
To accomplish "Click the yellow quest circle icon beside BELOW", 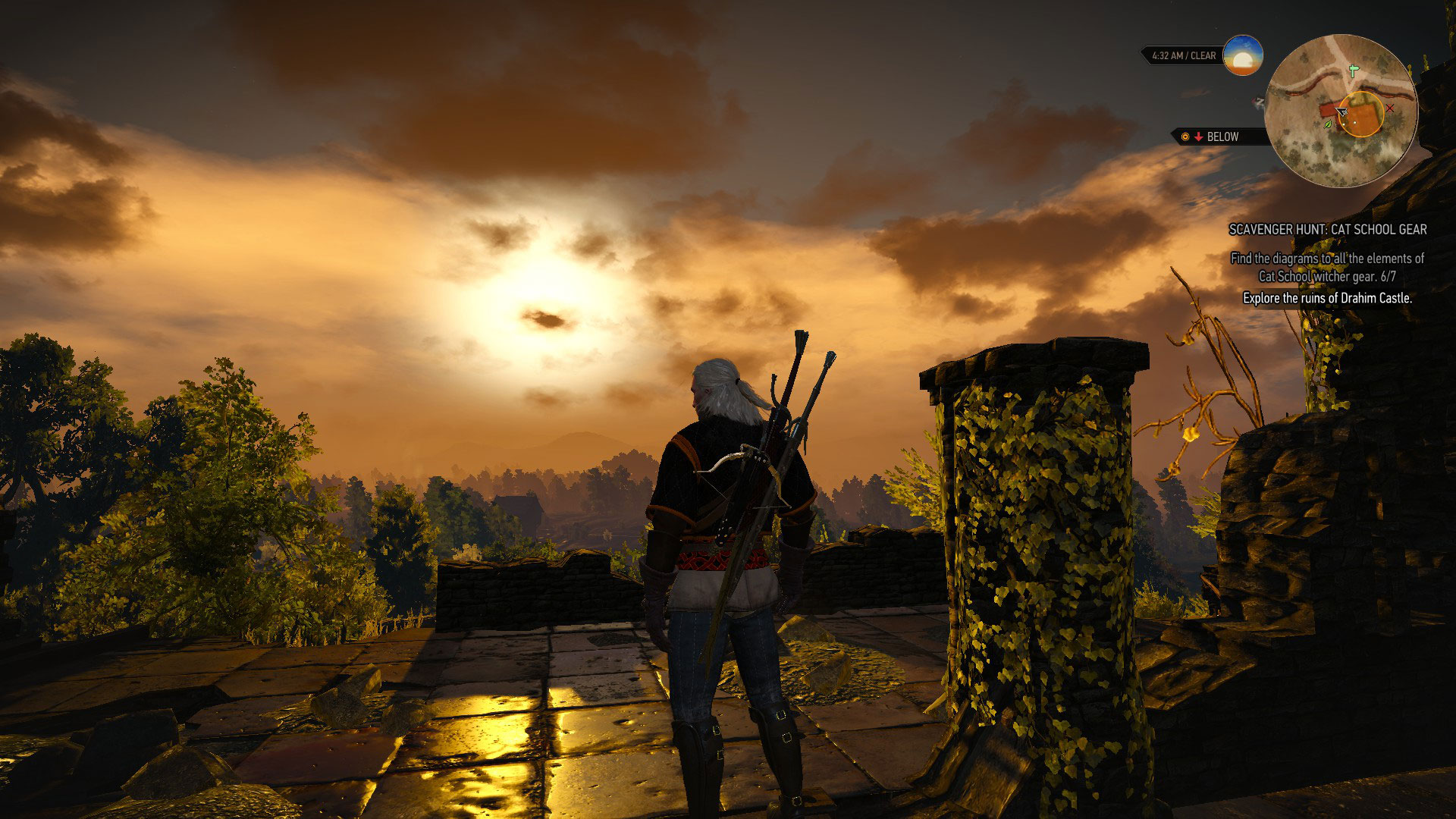I will click(x=1185, y=136).
